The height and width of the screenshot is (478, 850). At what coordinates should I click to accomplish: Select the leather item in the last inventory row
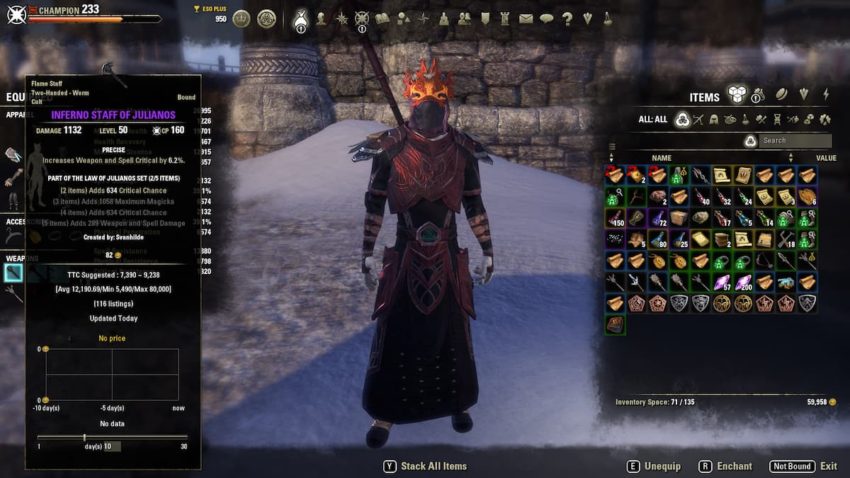614,324
